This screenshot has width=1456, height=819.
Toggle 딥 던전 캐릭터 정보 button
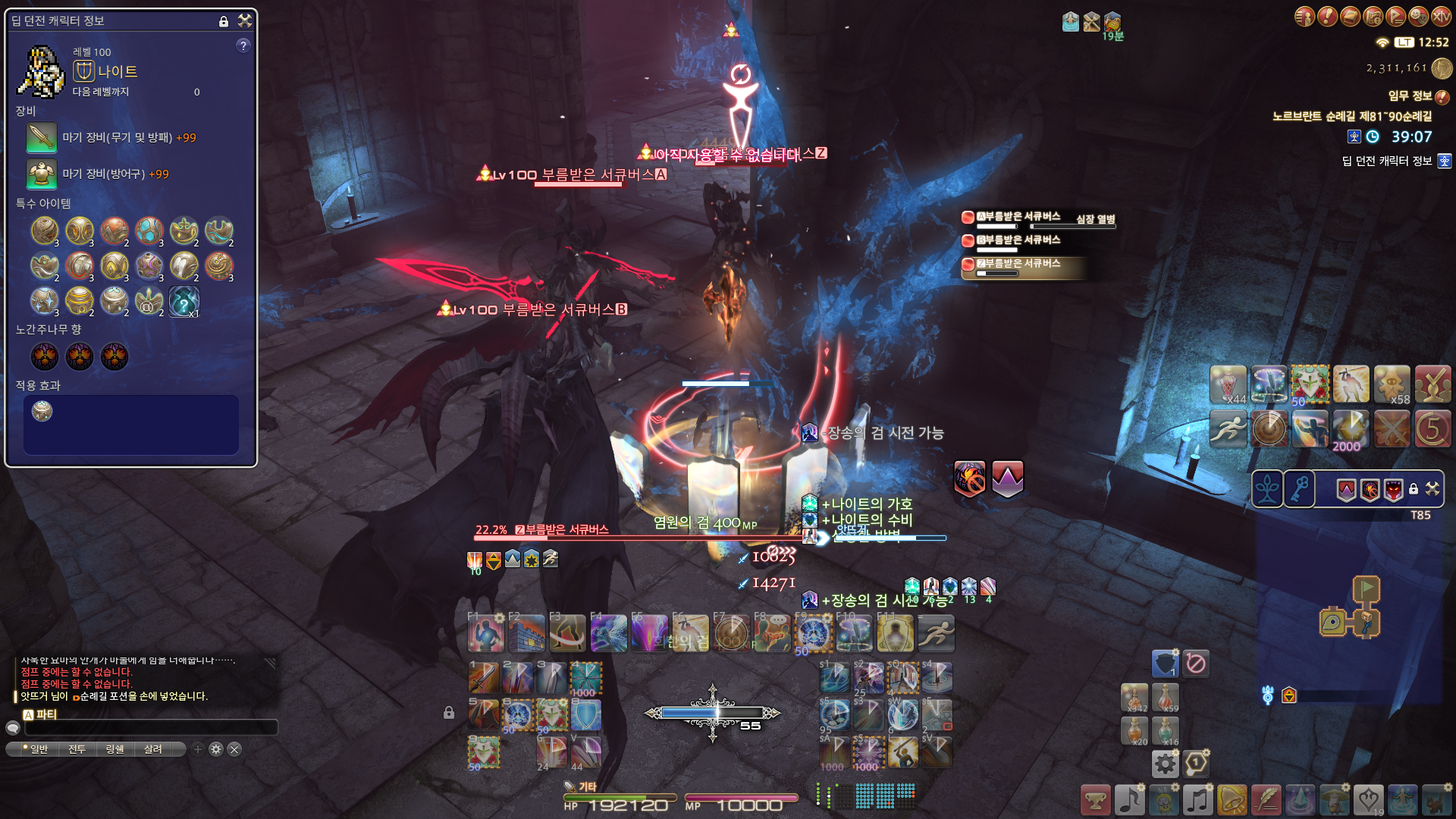click(x=1444, y=161)
